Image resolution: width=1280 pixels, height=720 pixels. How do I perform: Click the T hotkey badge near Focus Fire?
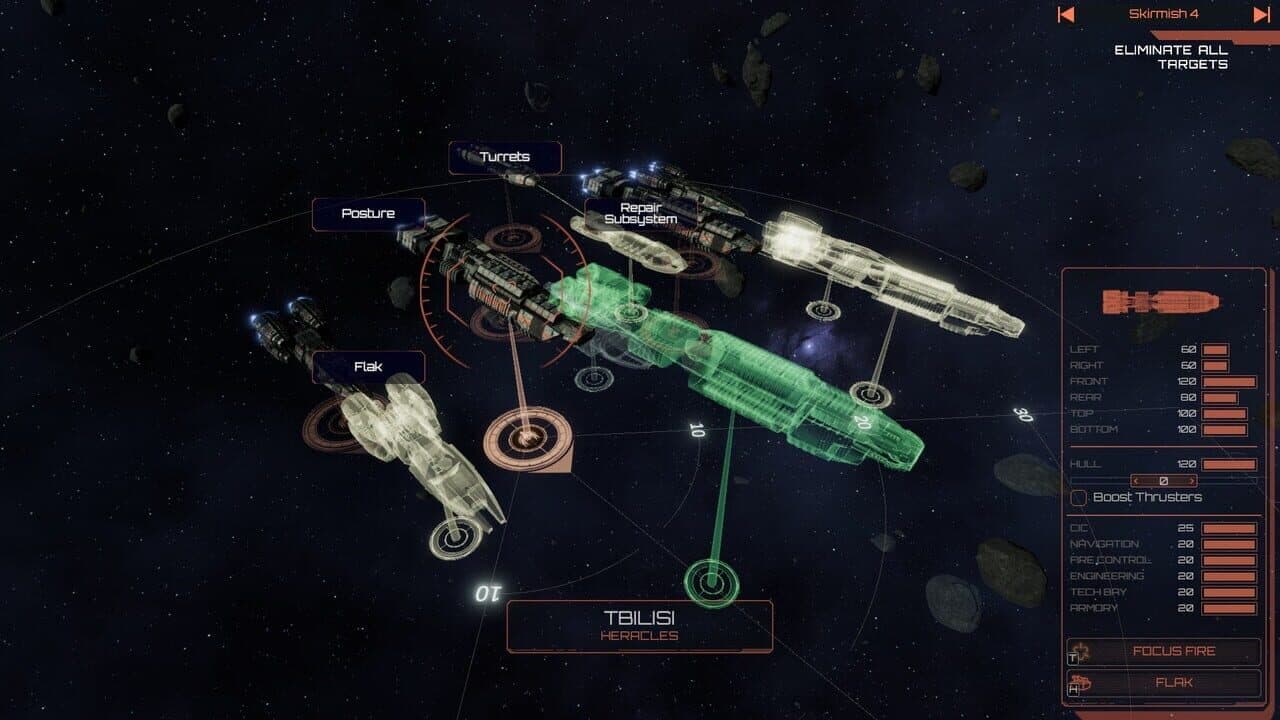[1071, 659]
